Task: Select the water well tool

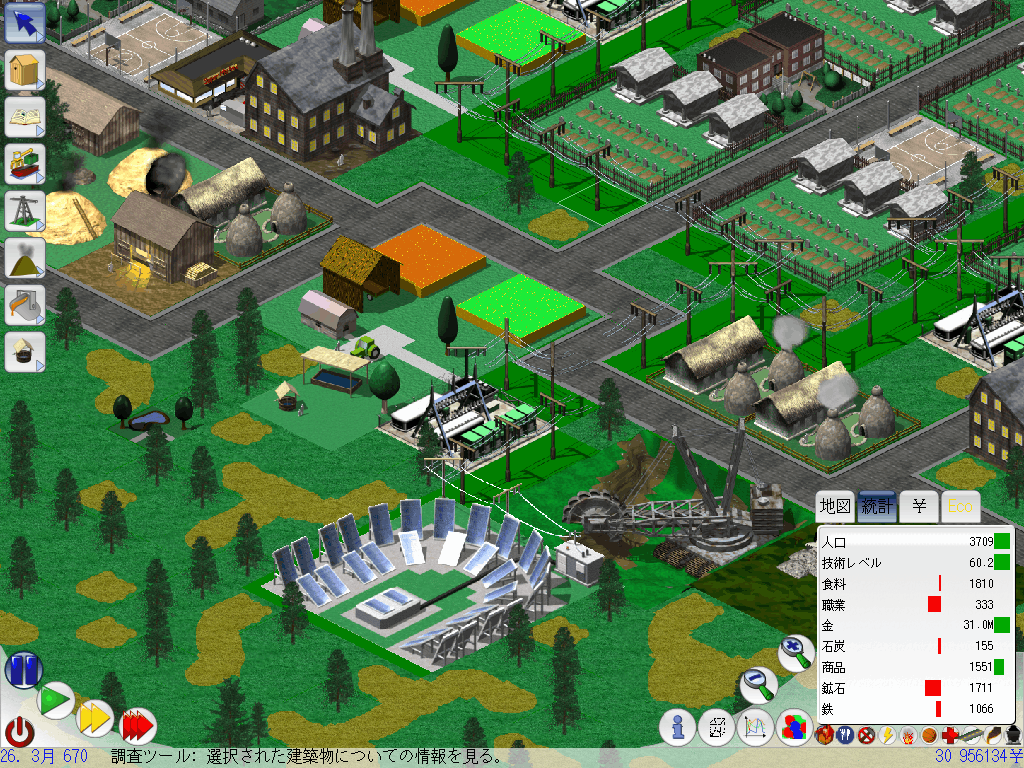Action: pyautogui.click(x=24, y=351)
